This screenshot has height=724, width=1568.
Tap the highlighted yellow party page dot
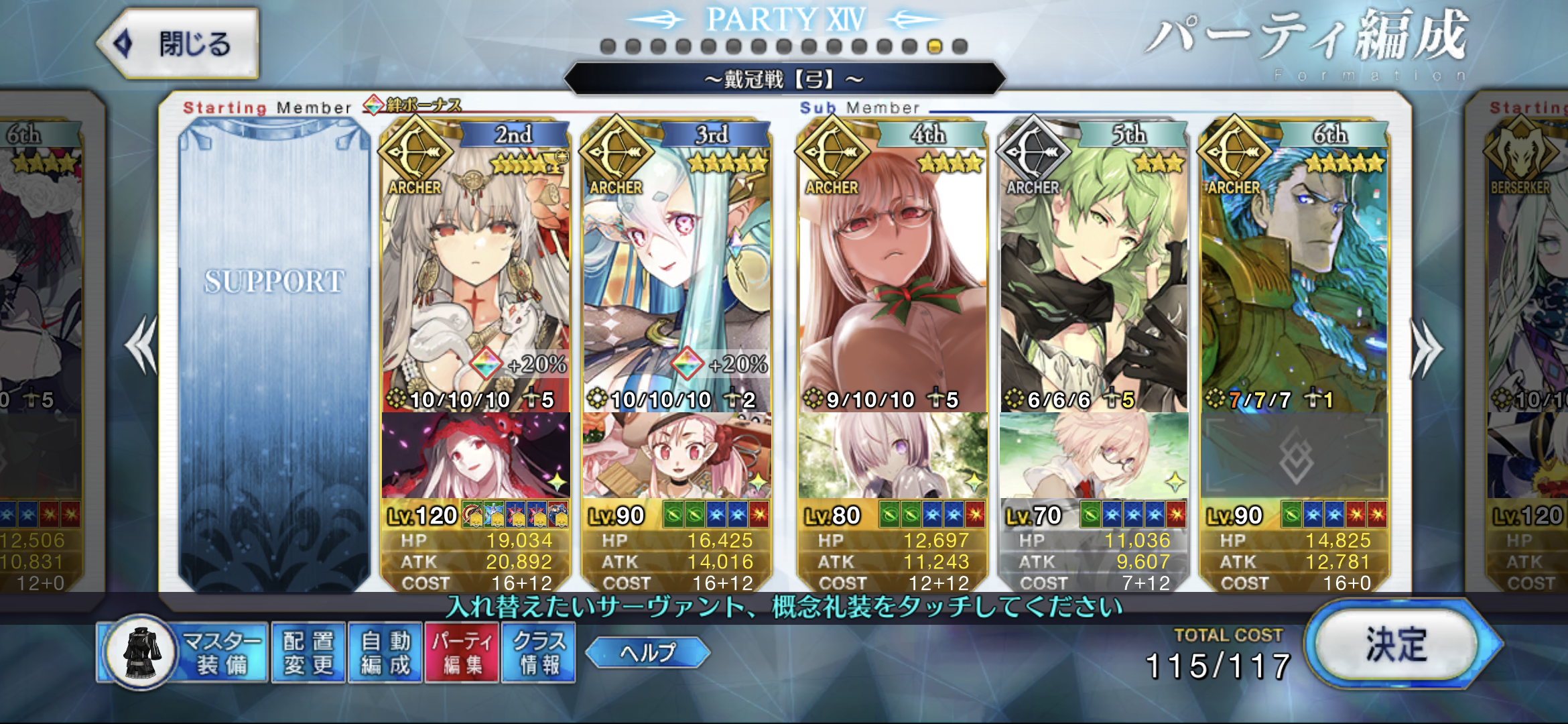coord(935,47)
